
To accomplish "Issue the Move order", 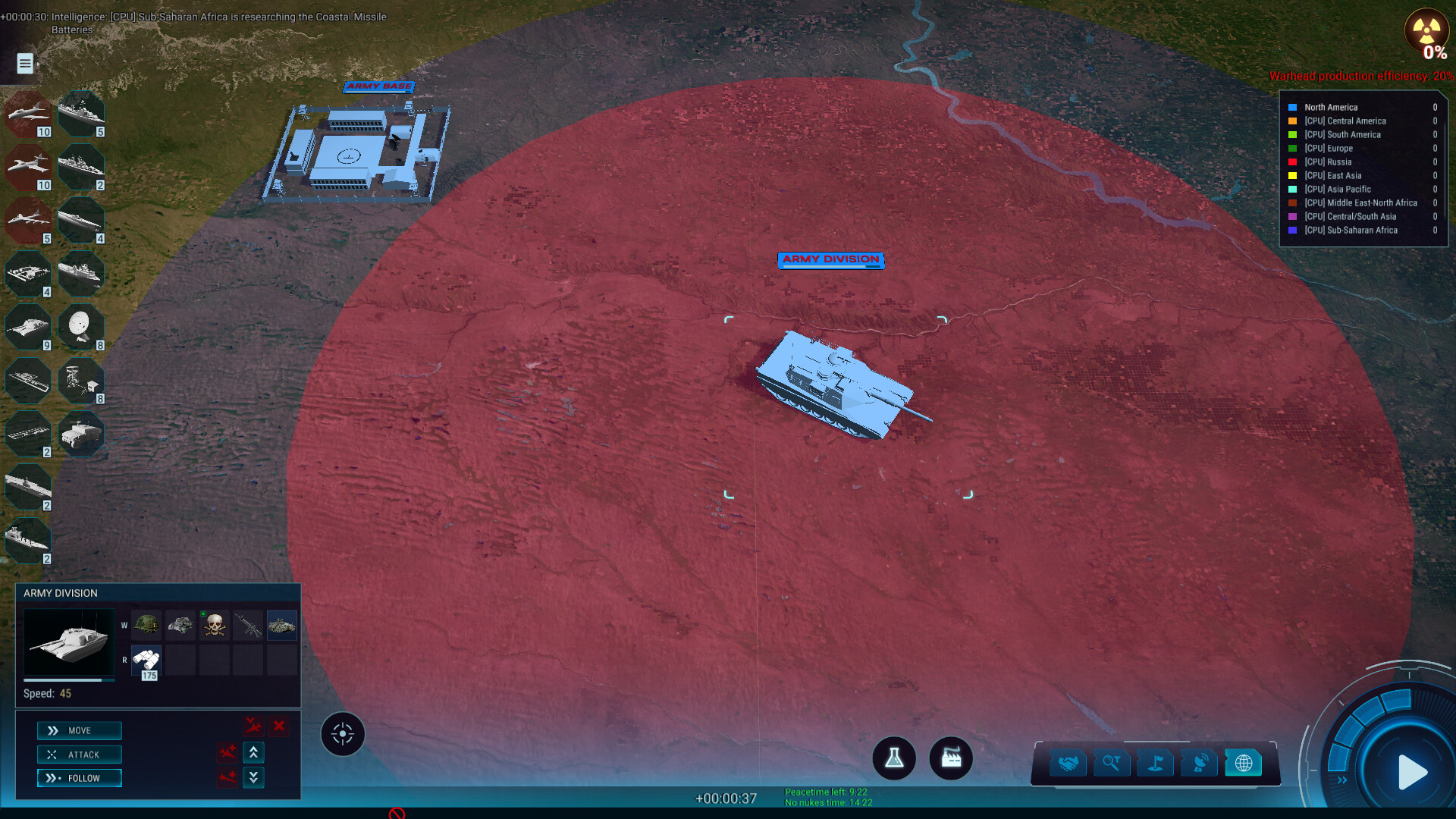I will click(x=80, y=730).
